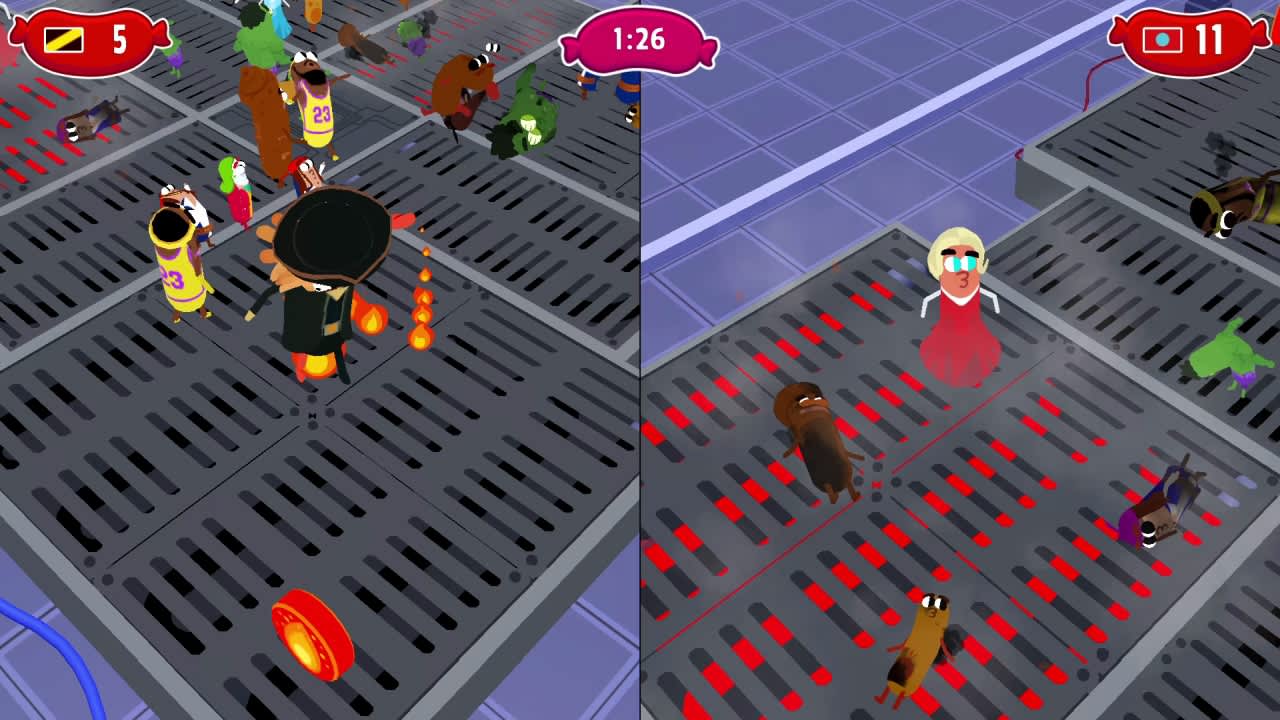Click the small rocket flame under the pan character
The height and width of the screenshot is (720, 1280).
[313, 365]
